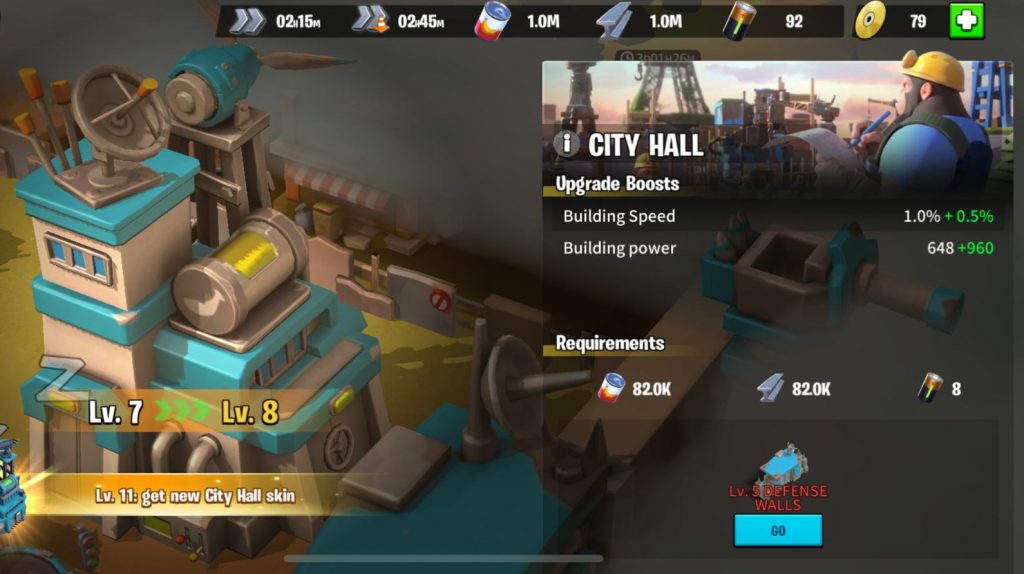Open the City Hall info icon

click(x=566, y=144)
